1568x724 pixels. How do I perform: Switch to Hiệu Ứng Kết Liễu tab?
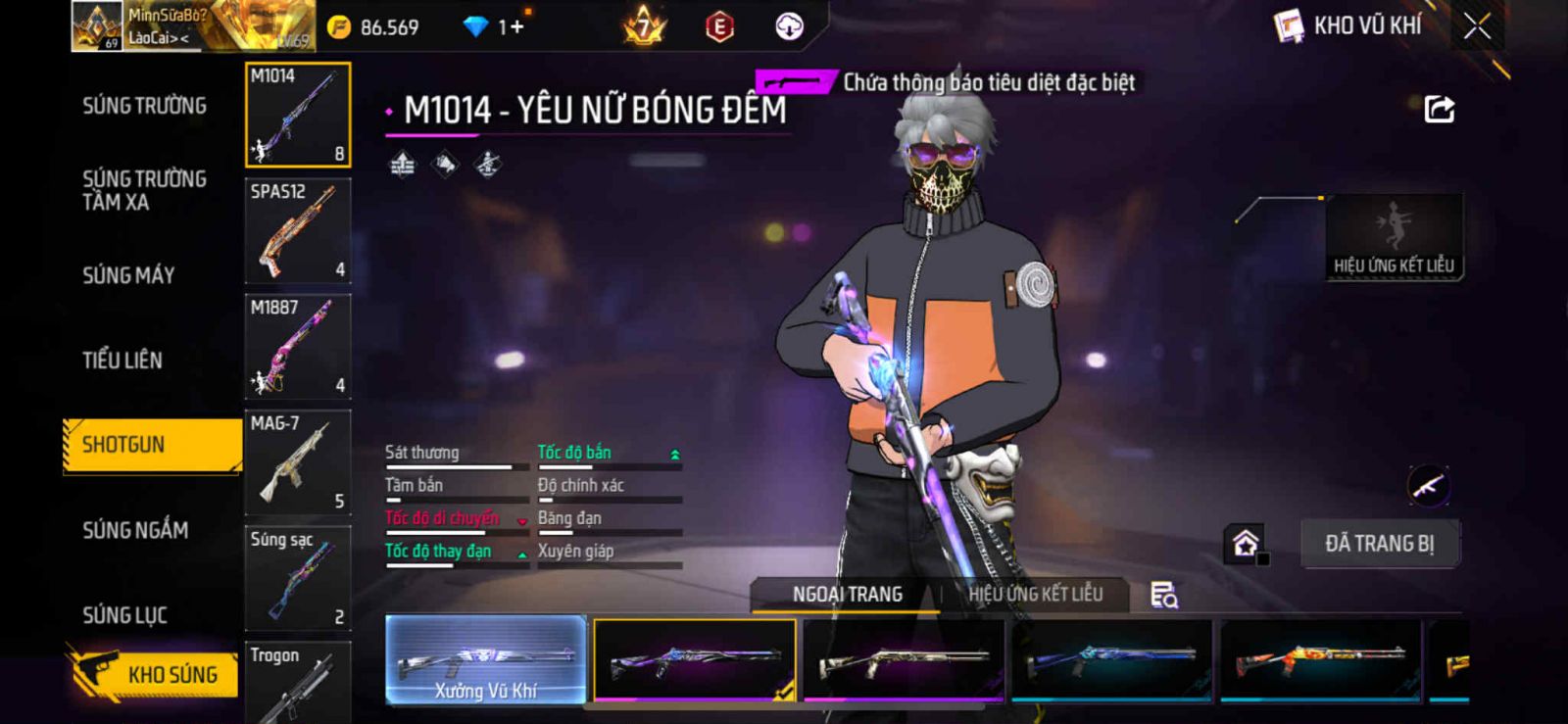1035,594
